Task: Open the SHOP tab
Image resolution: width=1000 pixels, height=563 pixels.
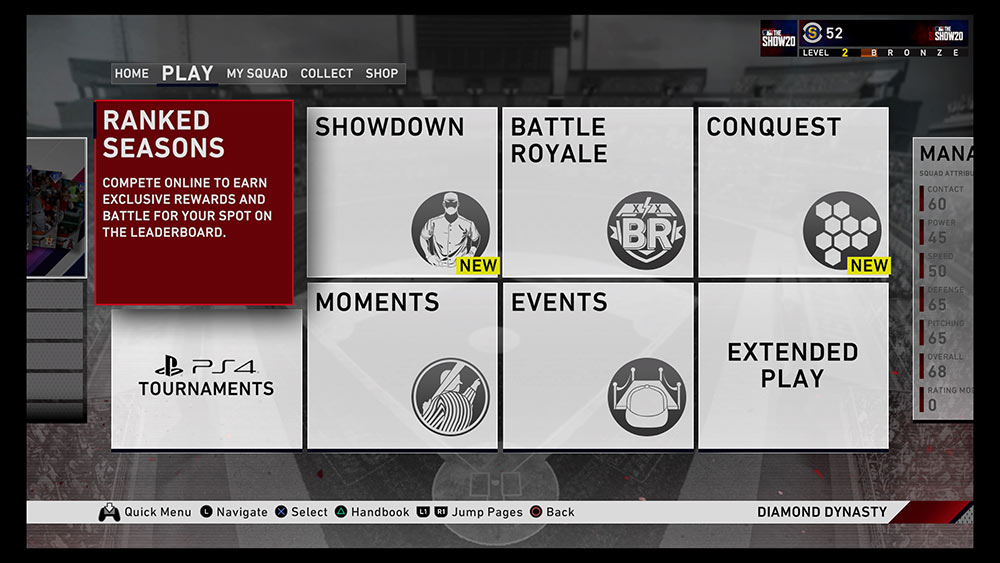Action: [382, 73]
